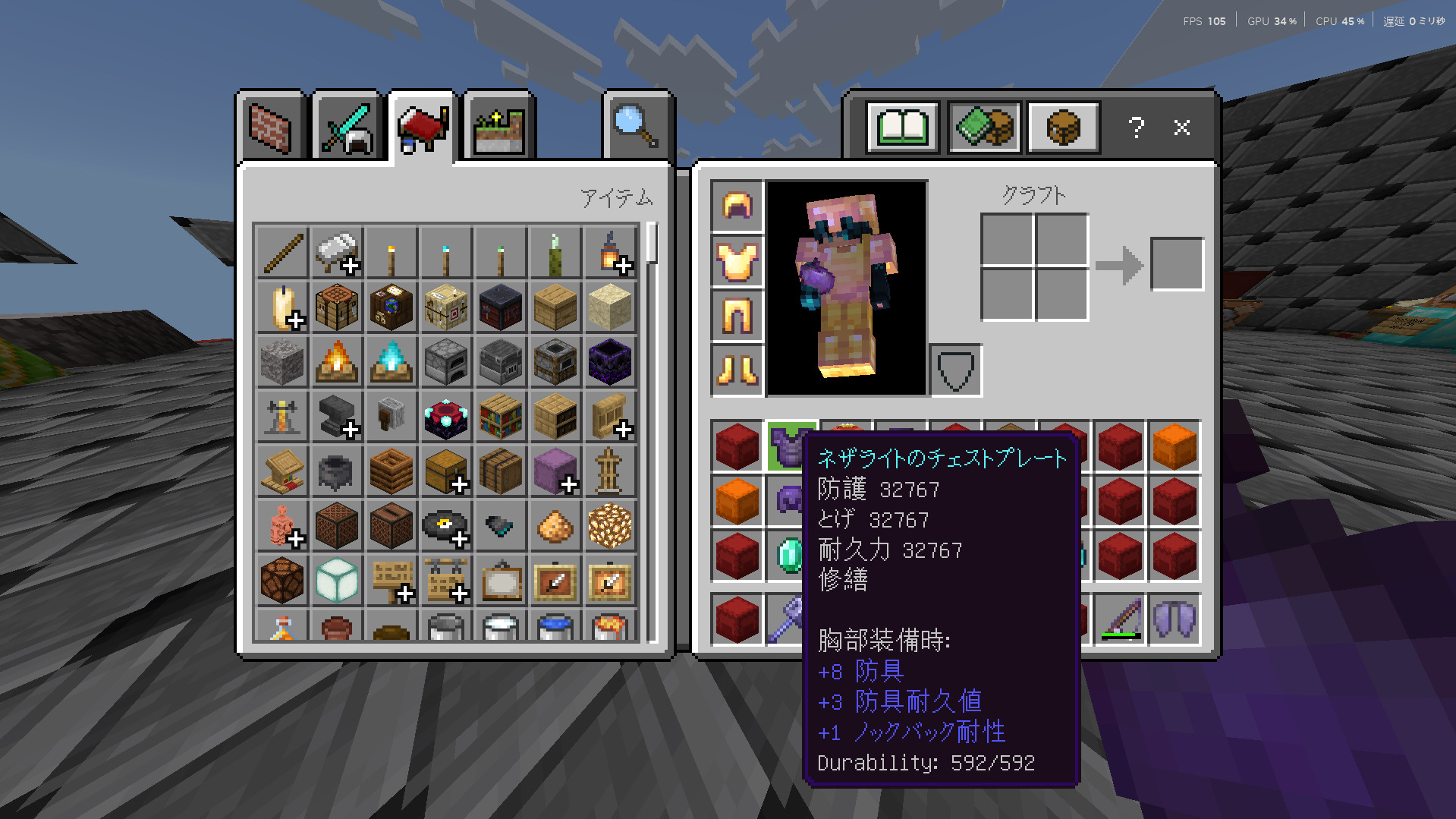The image size is (1456, 819).
Task: Pick the soul campfire item
Action: (x=391, y=362)
